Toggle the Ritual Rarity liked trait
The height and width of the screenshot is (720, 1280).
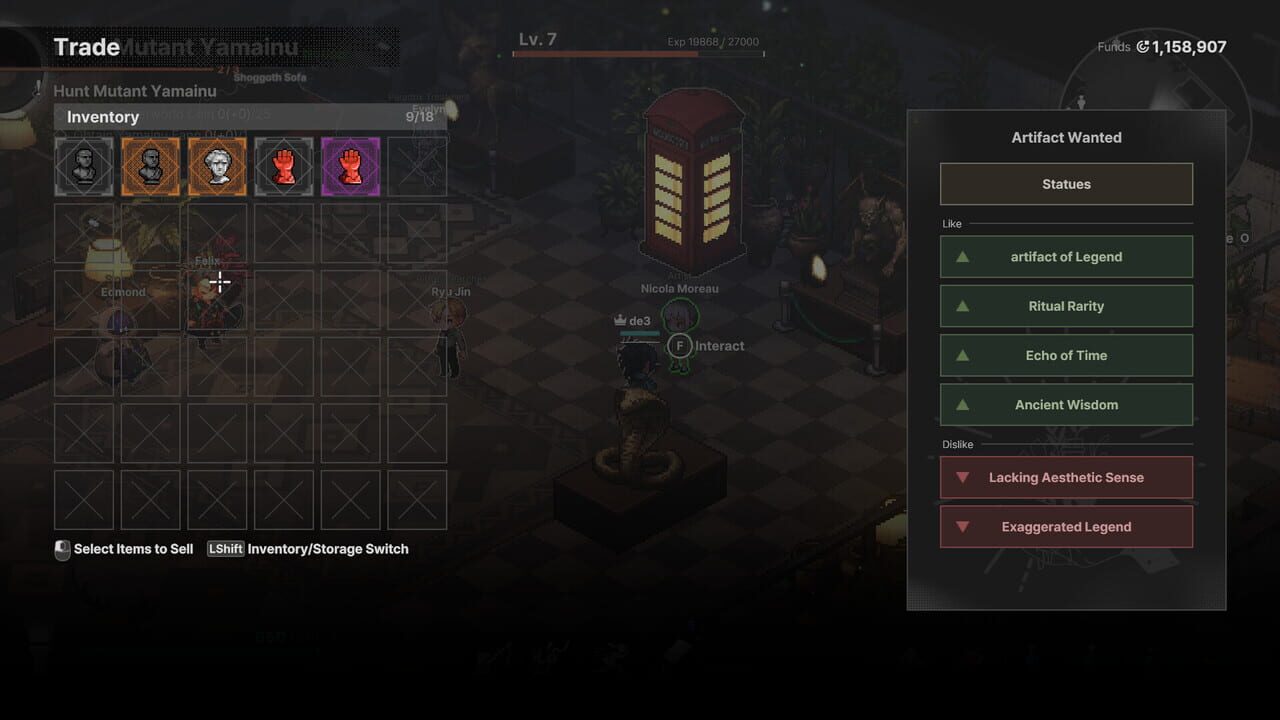click(x=1066, y=305)
